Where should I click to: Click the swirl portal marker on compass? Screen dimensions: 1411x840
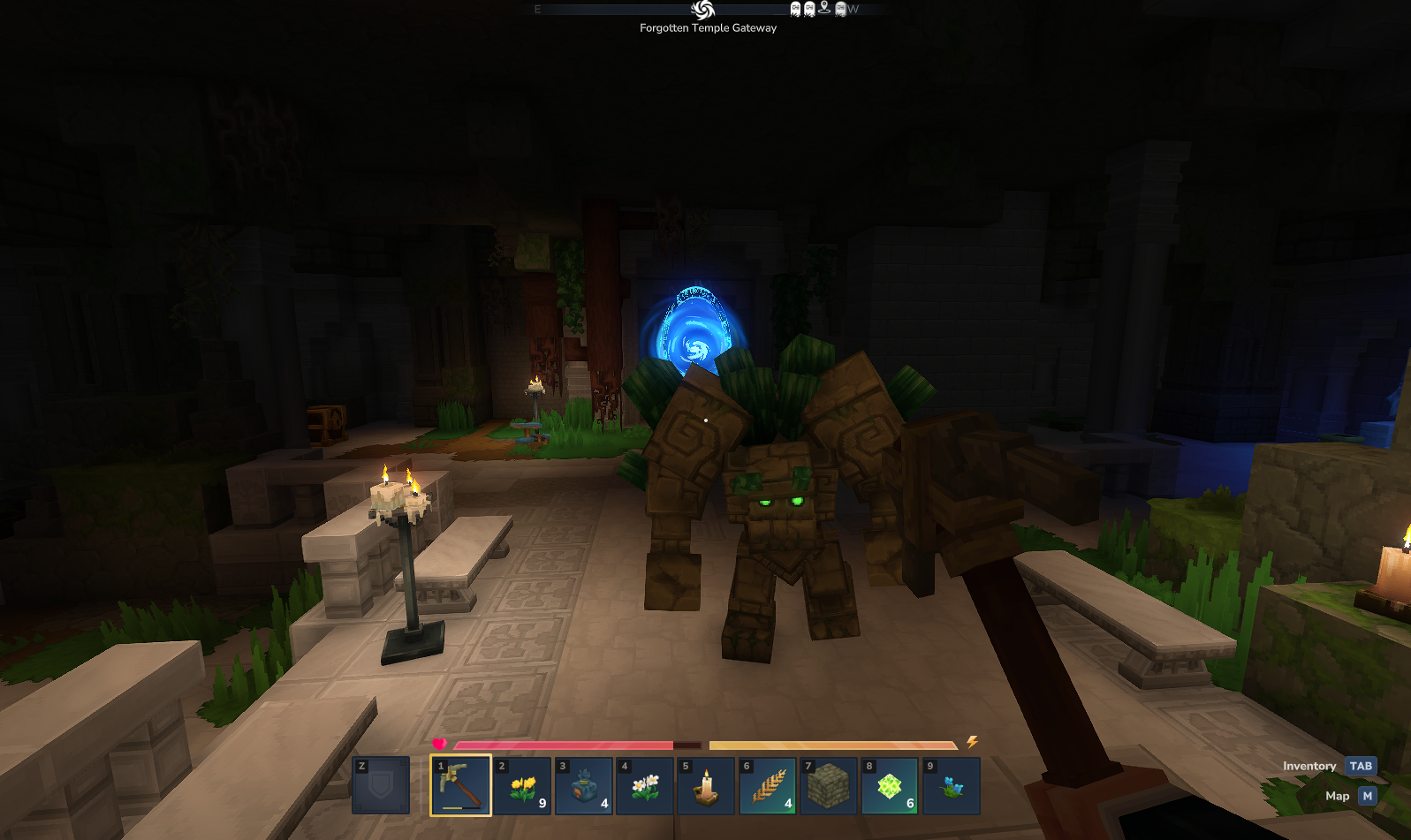[703, 10]
